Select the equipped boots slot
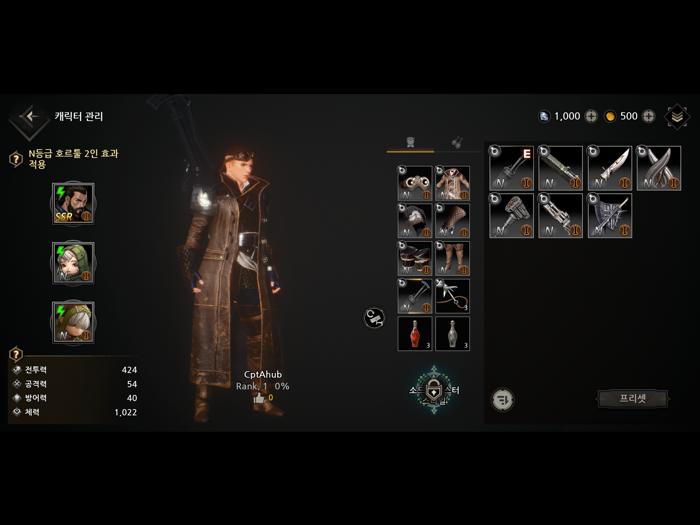Viewport: 700px width, 525px height. [415, 258]
